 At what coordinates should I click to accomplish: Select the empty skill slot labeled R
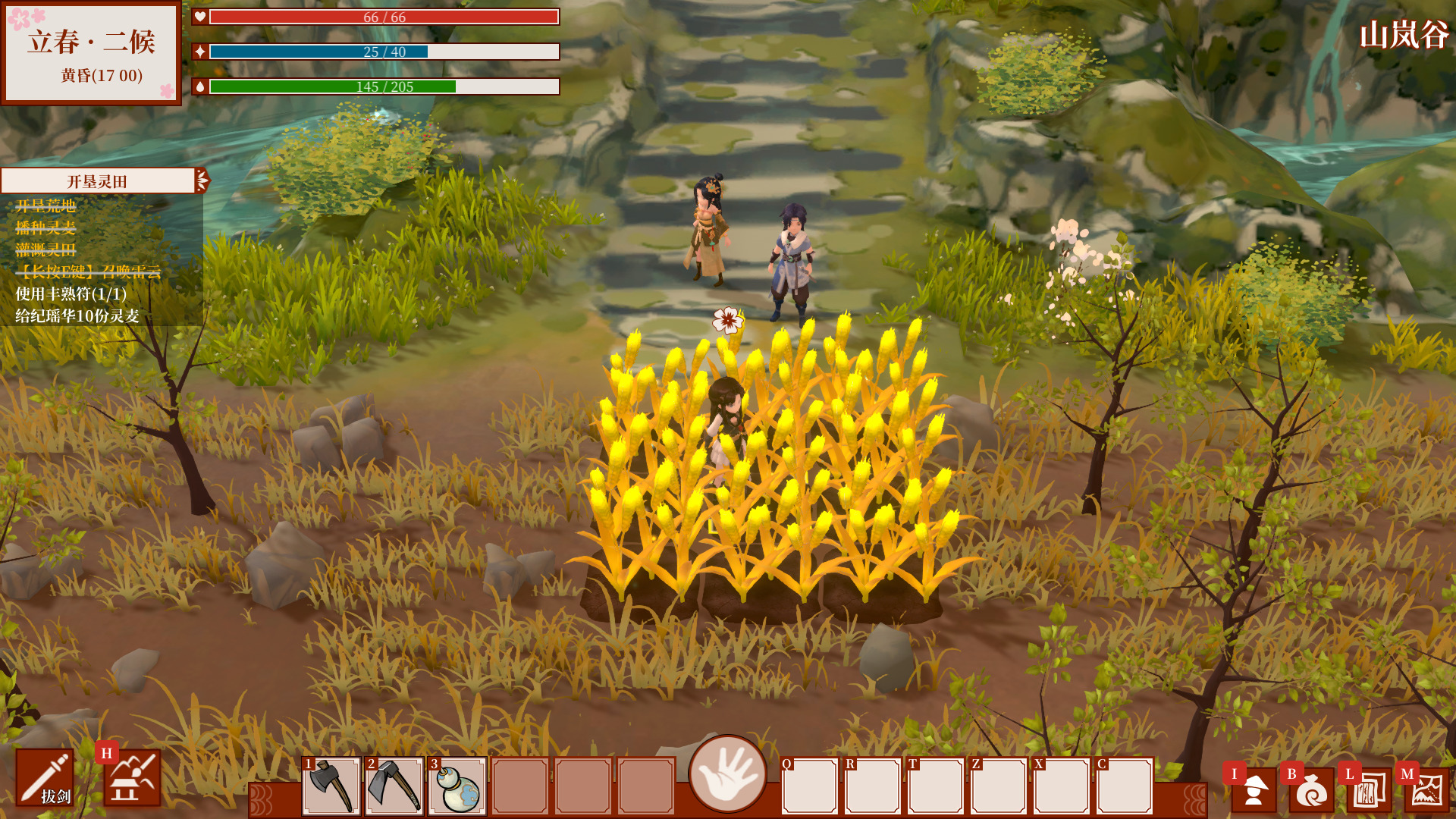pos(873,786)
